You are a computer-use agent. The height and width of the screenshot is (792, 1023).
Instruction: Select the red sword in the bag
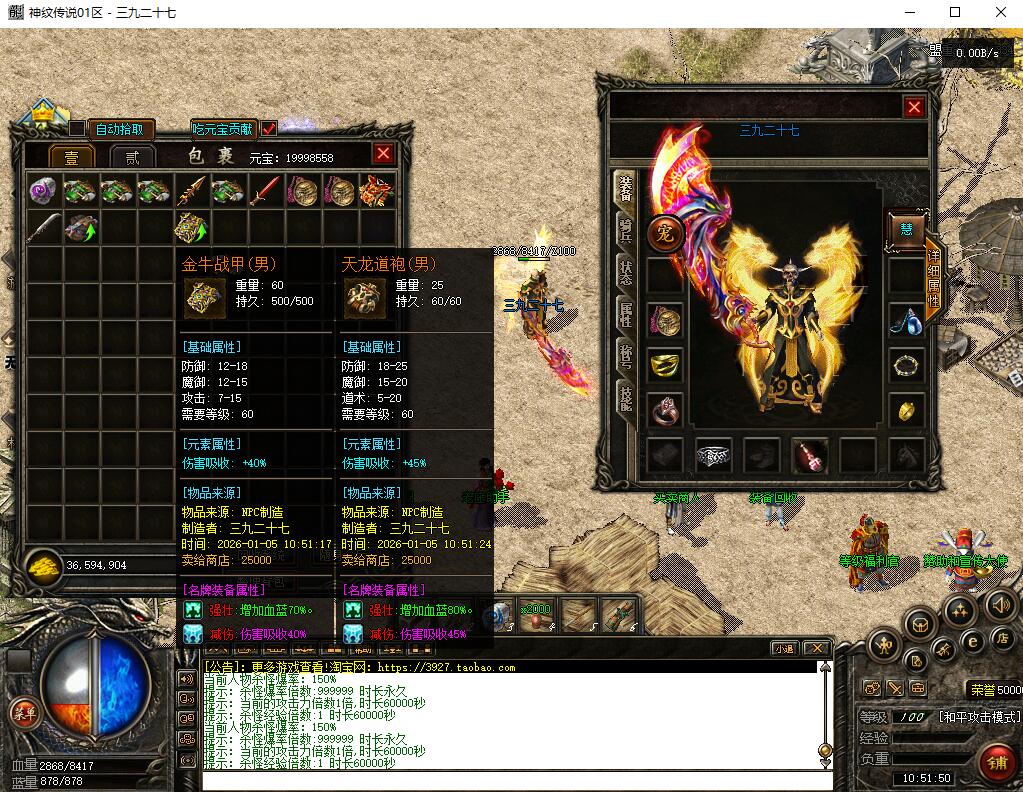(x=265, y=190)
